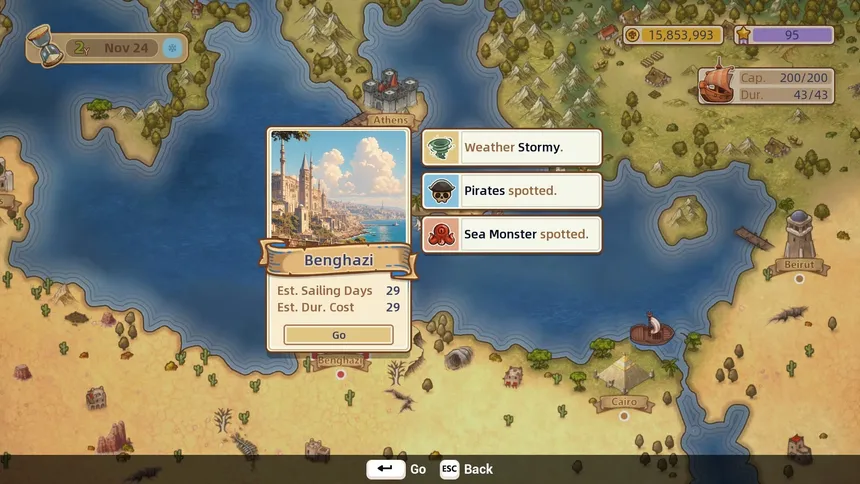Click the snowflake season icon
The height and width of the screenshot is (484, 860).
(x=172, y=48)
